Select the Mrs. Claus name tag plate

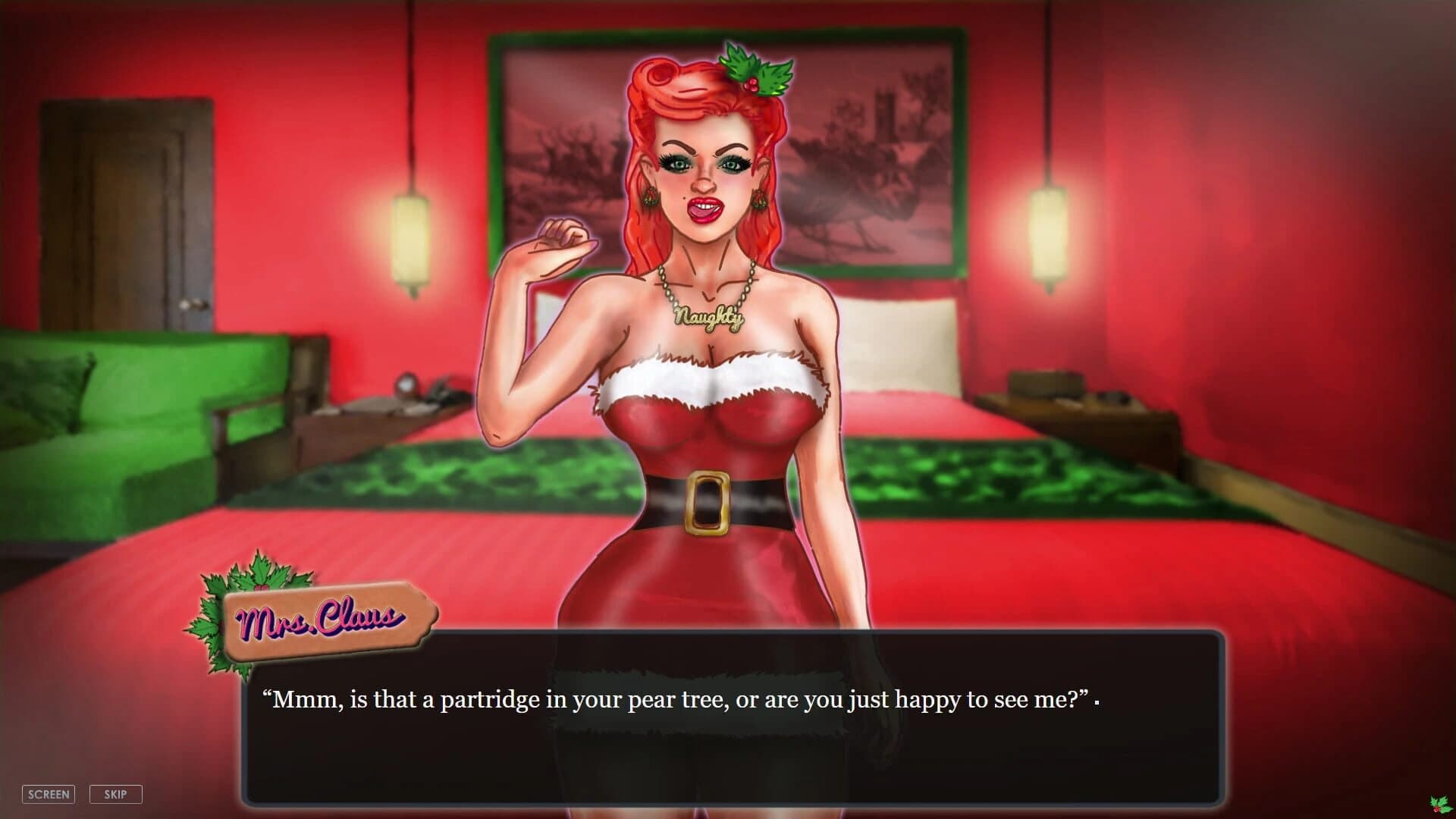(326, 618)
